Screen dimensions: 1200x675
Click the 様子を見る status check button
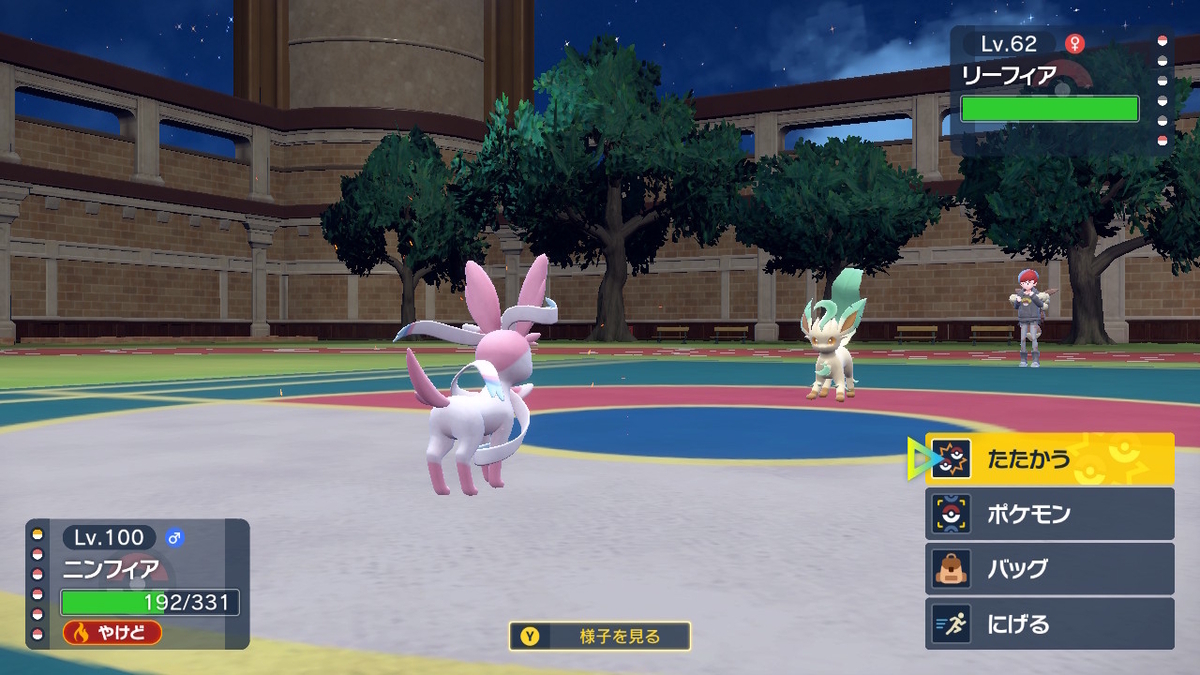click(x=599, y=636)
